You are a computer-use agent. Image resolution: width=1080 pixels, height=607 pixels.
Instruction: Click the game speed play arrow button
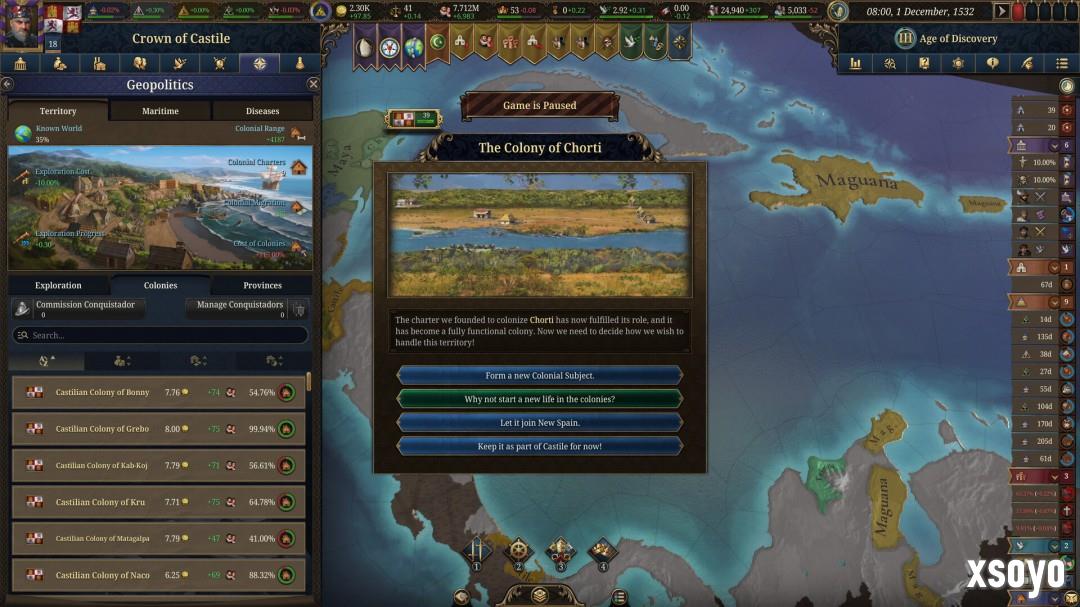coord(1002,11)
